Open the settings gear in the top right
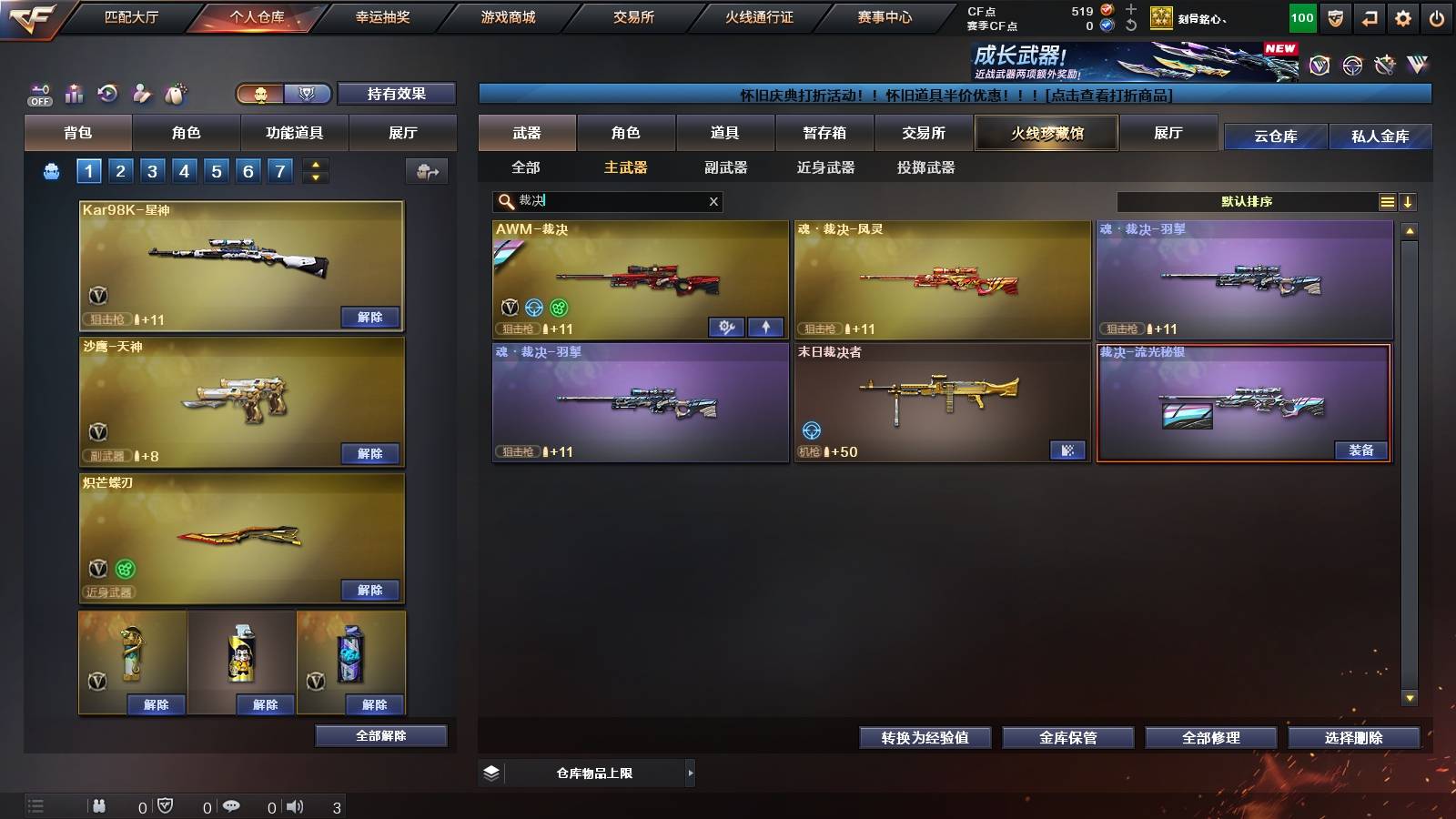The image size is (1456, 819). 1404,16
